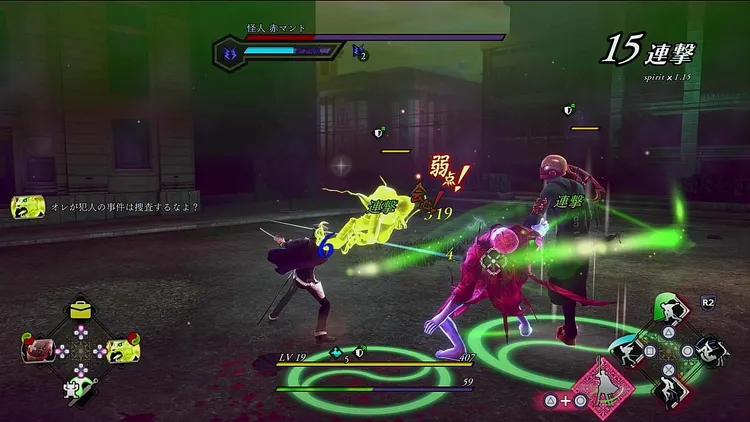Select the yellow beast companion slot
Image resolution: width=750 pixels, height=422 pixels.
tap(122, 351)
